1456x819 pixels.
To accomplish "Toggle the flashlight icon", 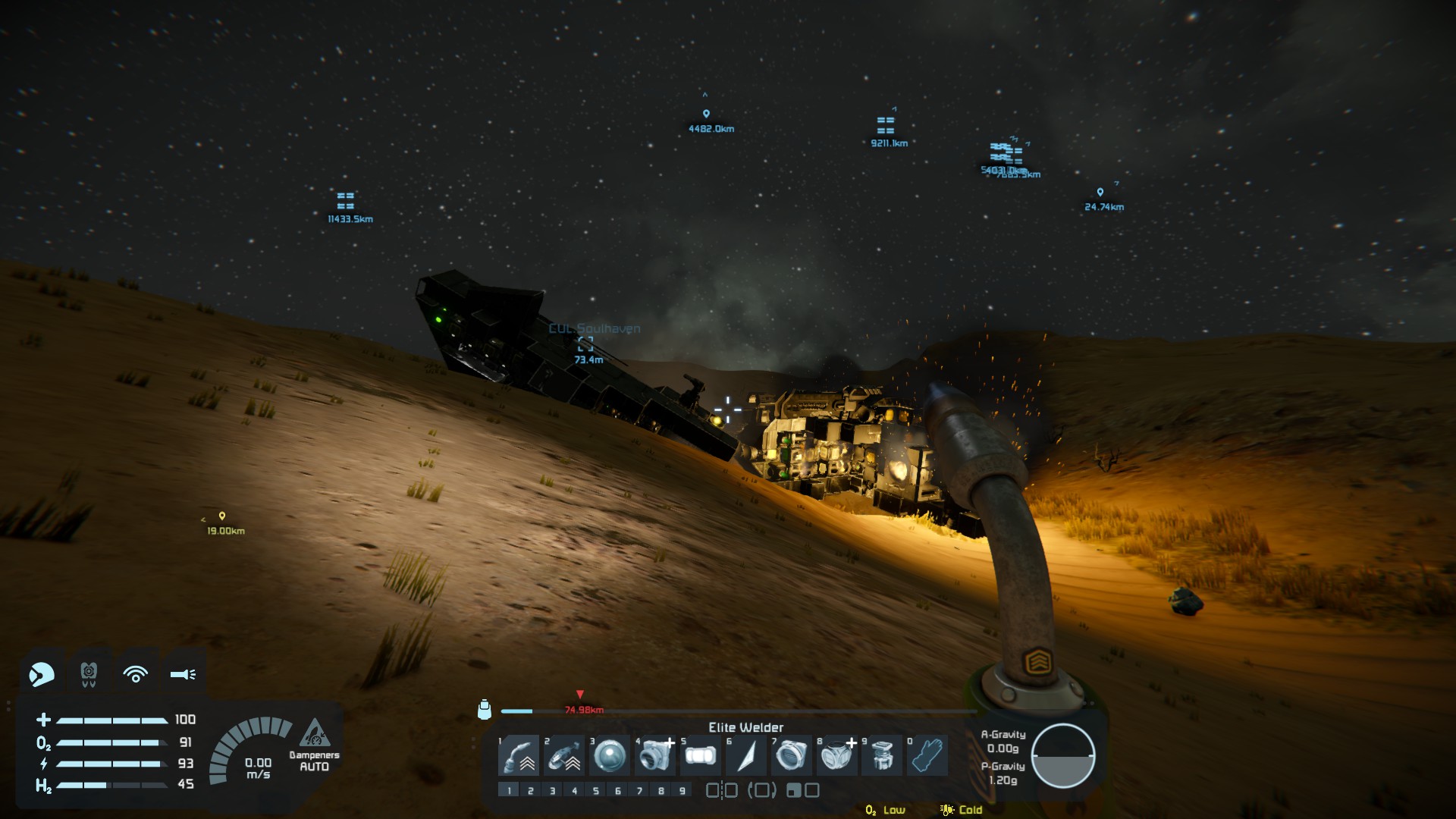I will coord(183,673).
